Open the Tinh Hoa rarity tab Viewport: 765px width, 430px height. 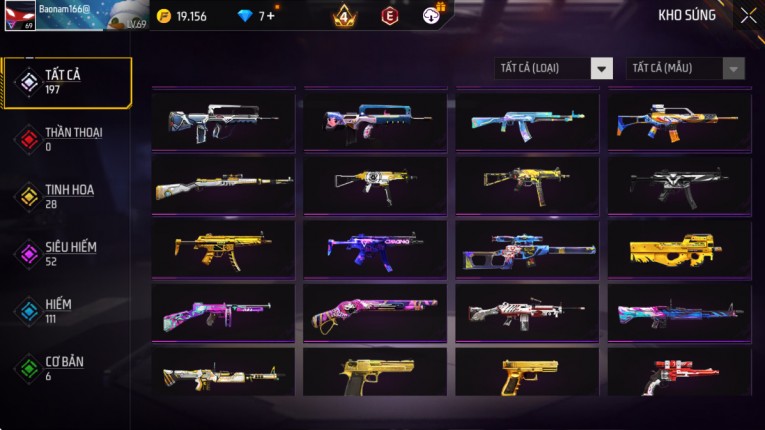point(67,196)
